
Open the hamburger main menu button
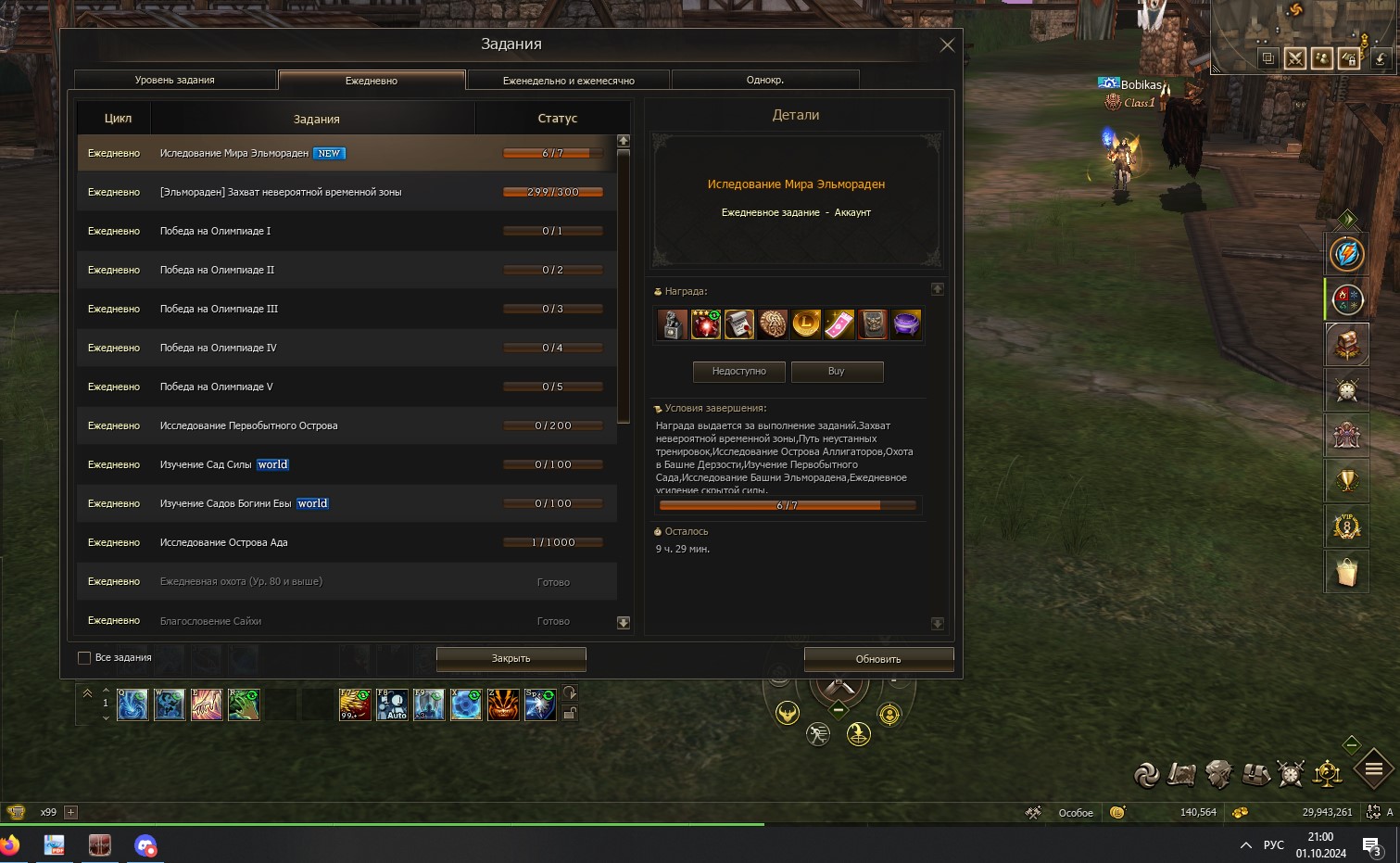[x=1374, y=768]
